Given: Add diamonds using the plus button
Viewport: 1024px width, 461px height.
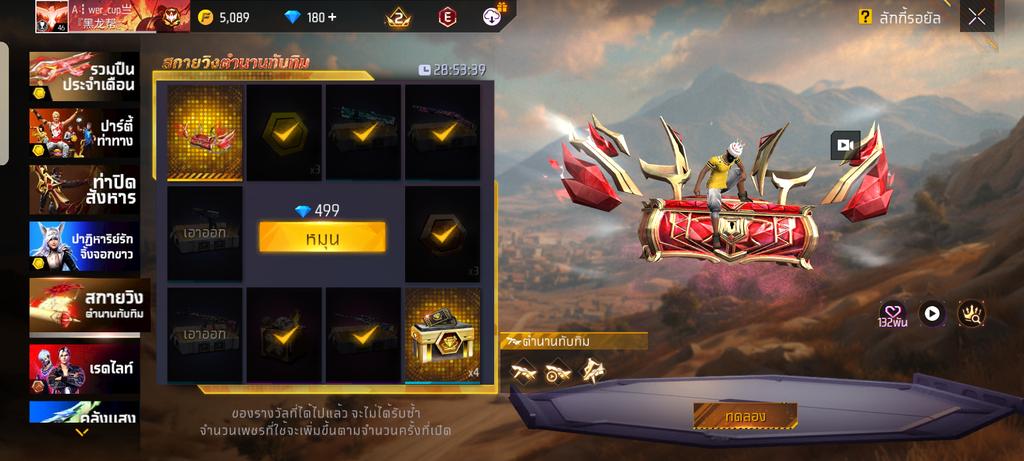Looking at the screenshot, I should point(331,17).
